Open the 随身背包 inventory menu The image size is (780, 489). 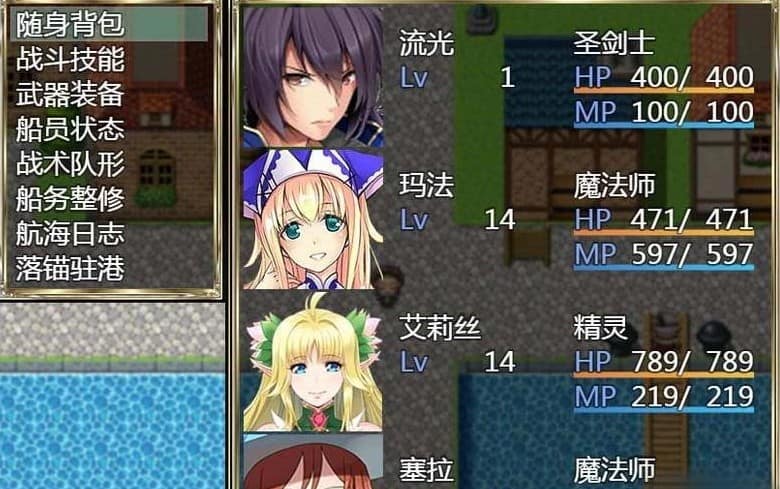[x=70, y=23]
